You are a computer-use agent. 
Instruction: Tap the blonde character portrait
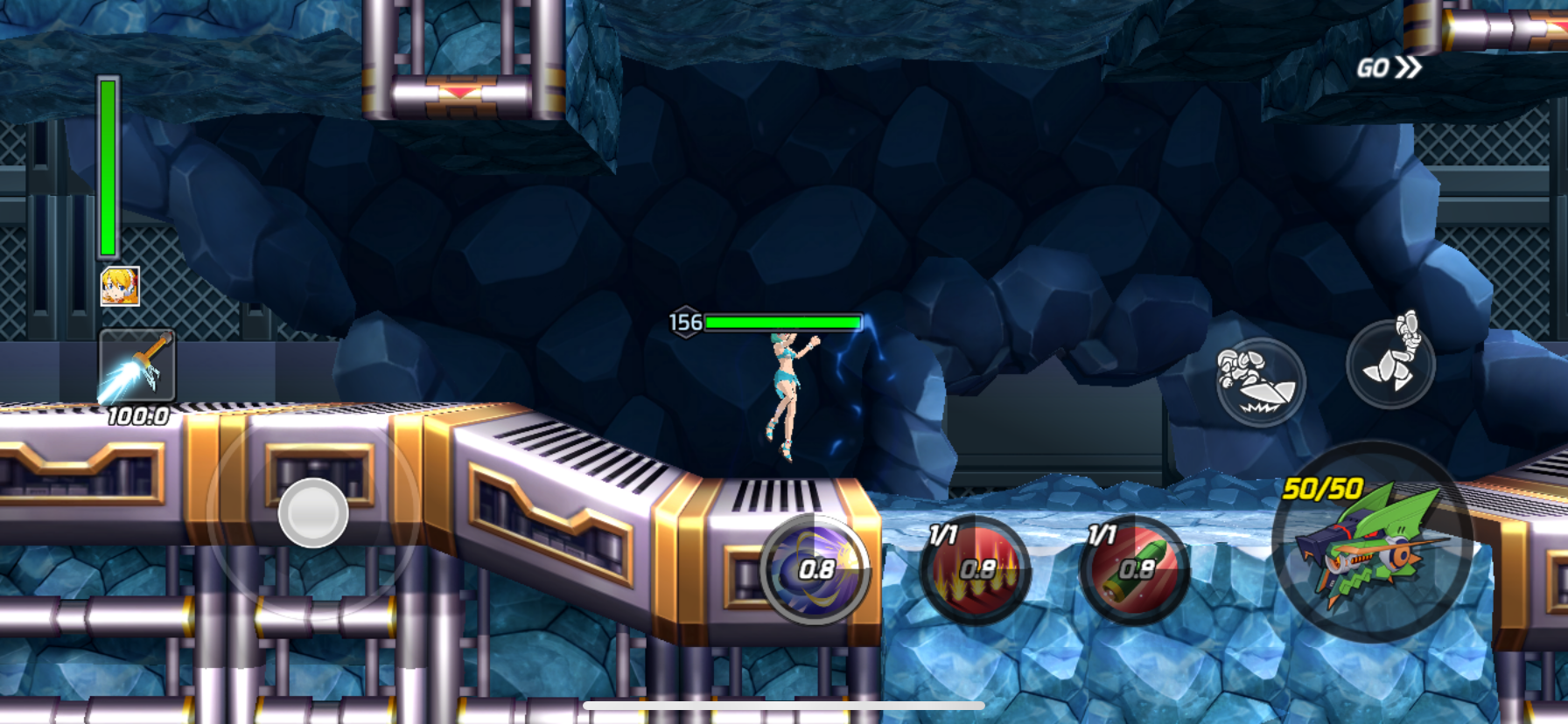point(120,286)
